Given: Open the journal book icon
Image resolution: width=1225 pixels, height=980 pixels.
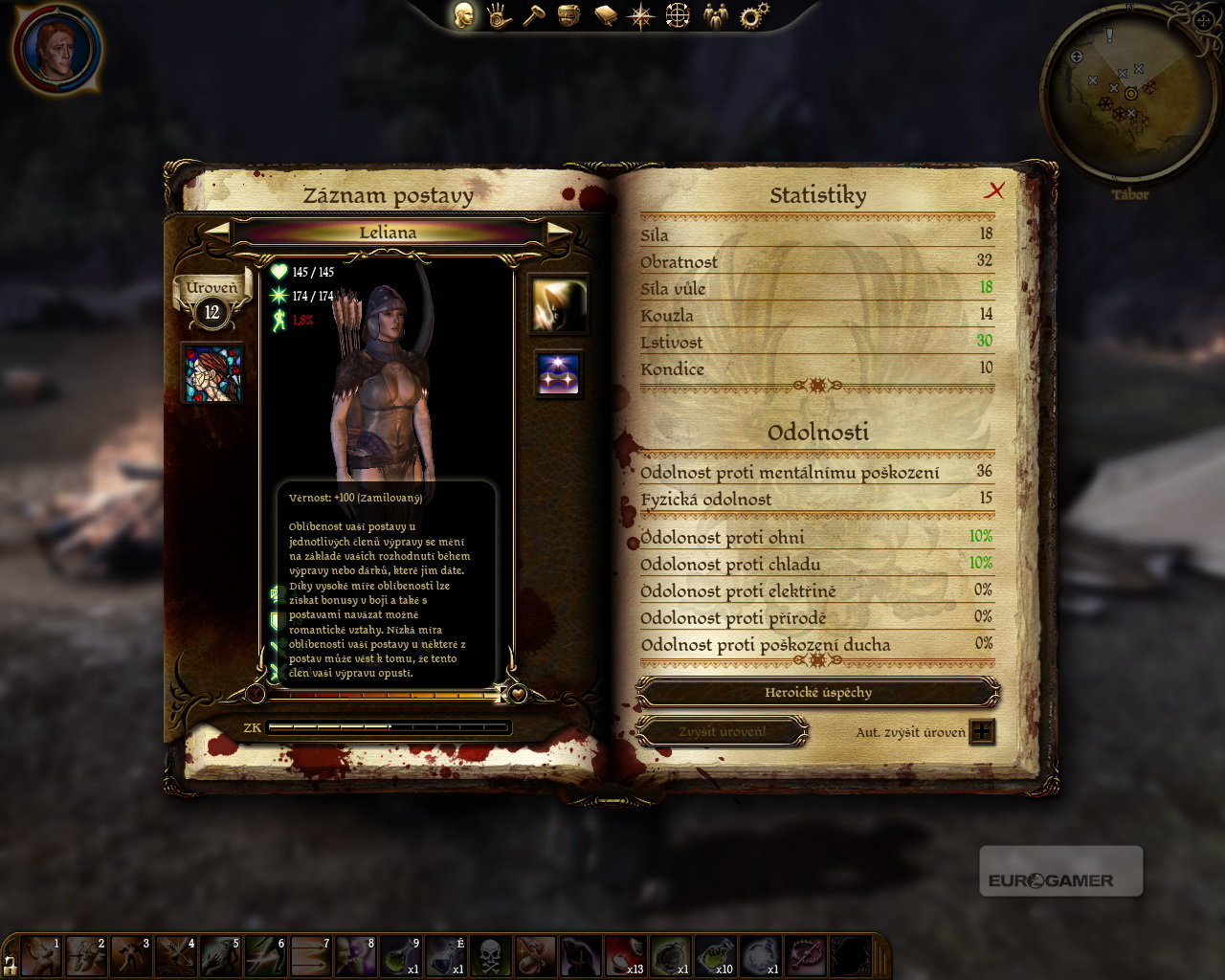Looking at the screenshot, I should tap(605, 15).
